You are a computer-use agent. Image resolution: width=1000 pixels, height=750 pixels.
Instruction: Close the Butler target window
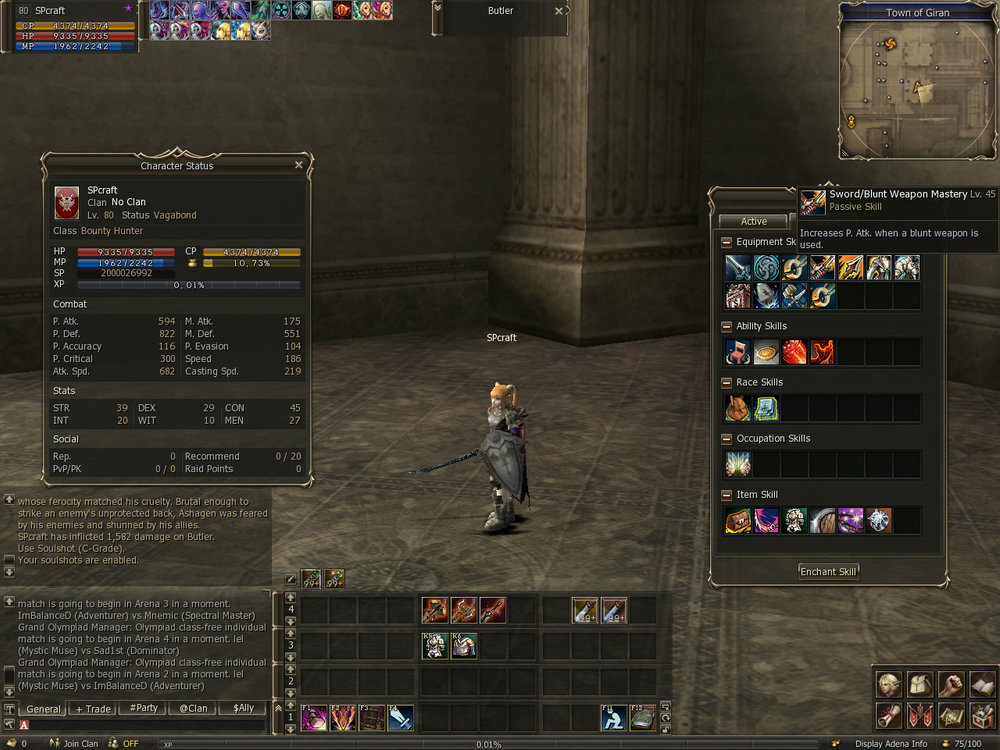[x=558, y=11]
